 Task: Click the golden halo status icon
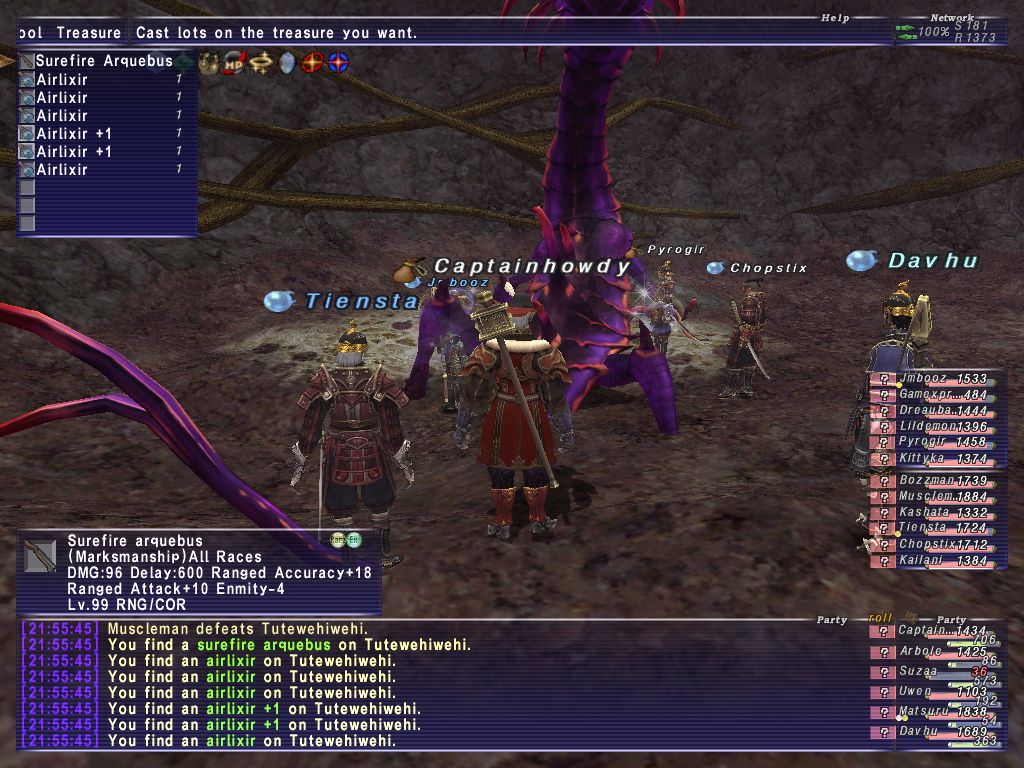[x=262, y=62]
